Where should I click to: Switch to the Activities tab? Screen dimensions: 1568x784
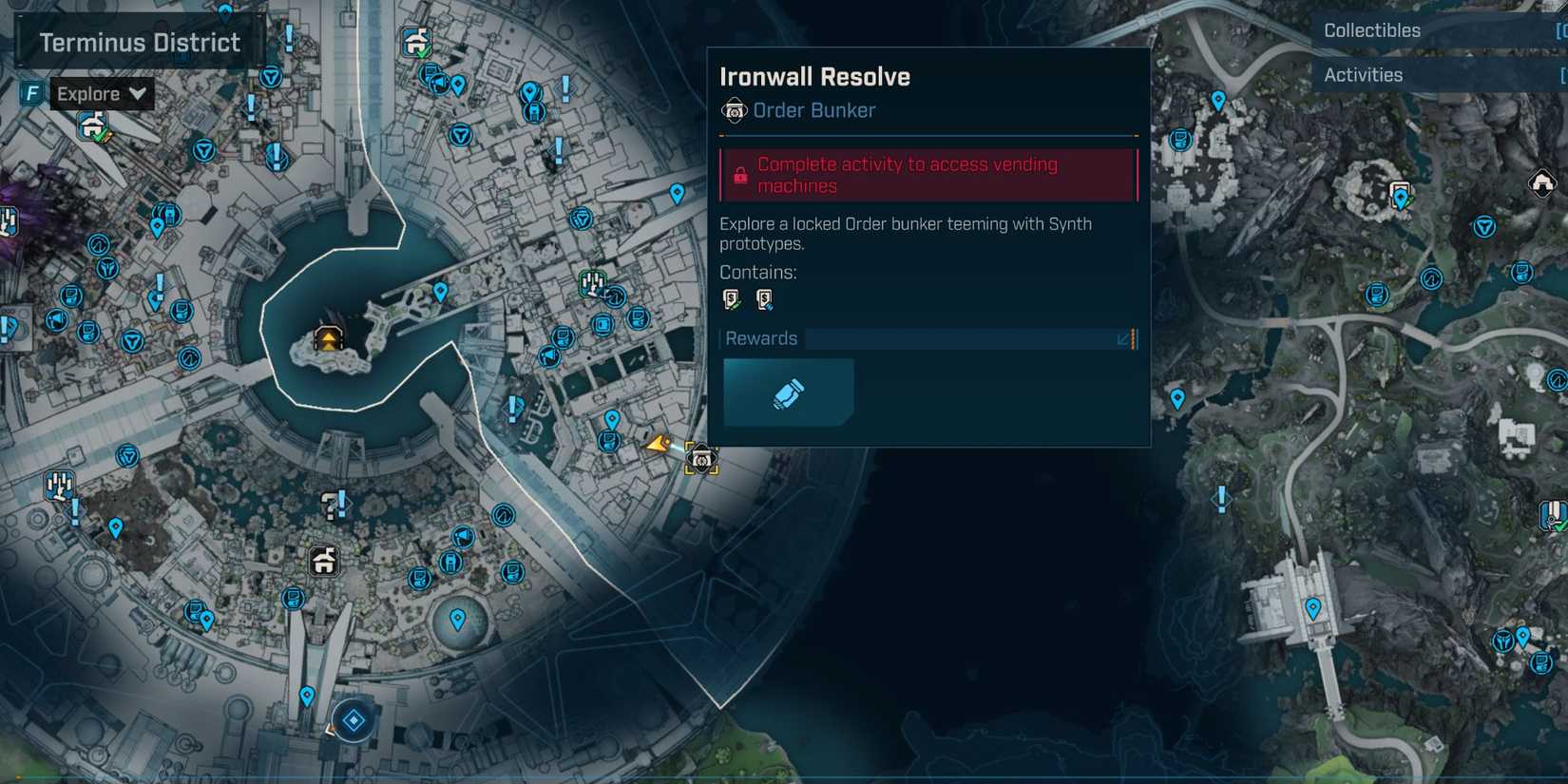1363,74
